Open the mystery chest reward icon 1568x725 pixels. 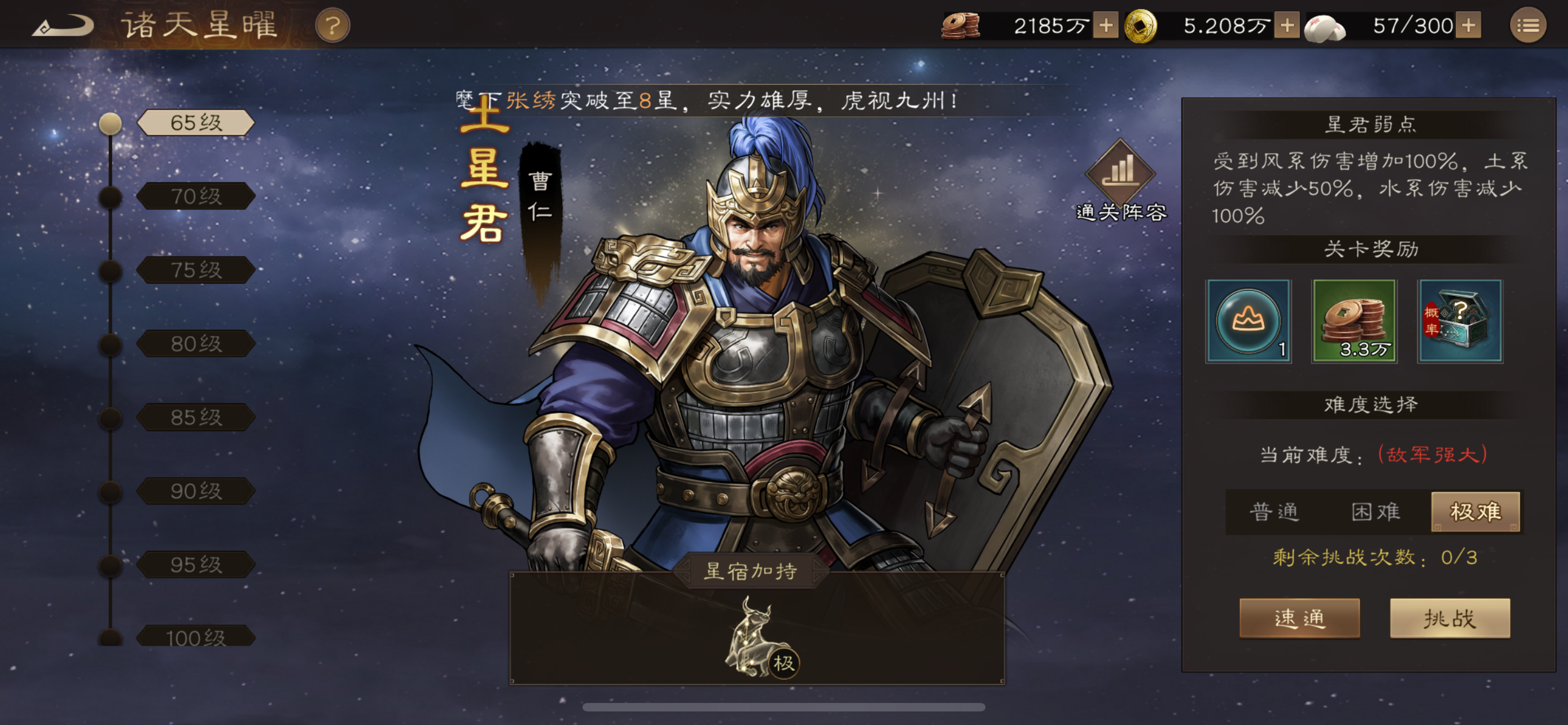tap(1461, 322)
